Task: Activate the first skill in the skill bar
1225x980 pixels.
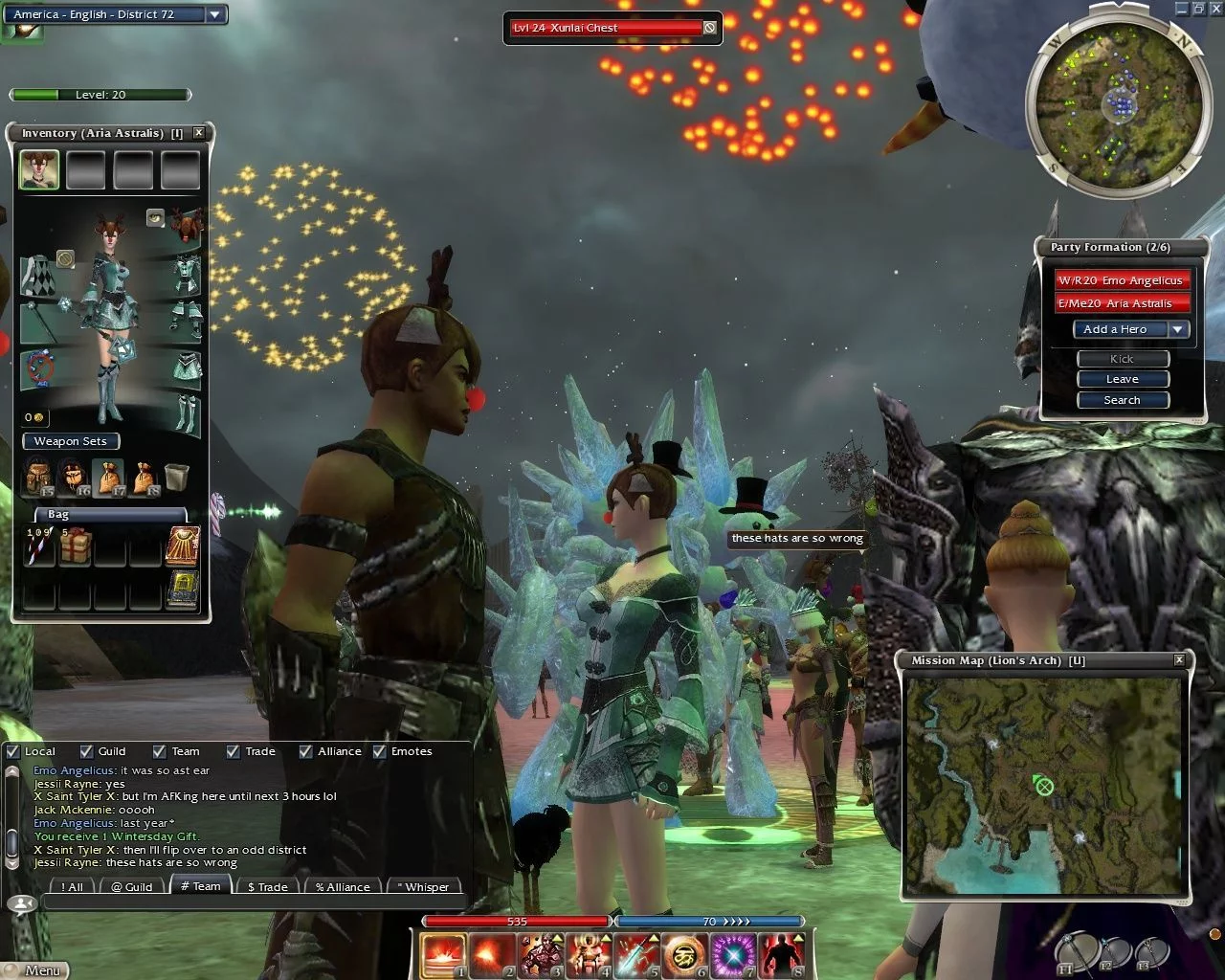Action: (443, 954)
